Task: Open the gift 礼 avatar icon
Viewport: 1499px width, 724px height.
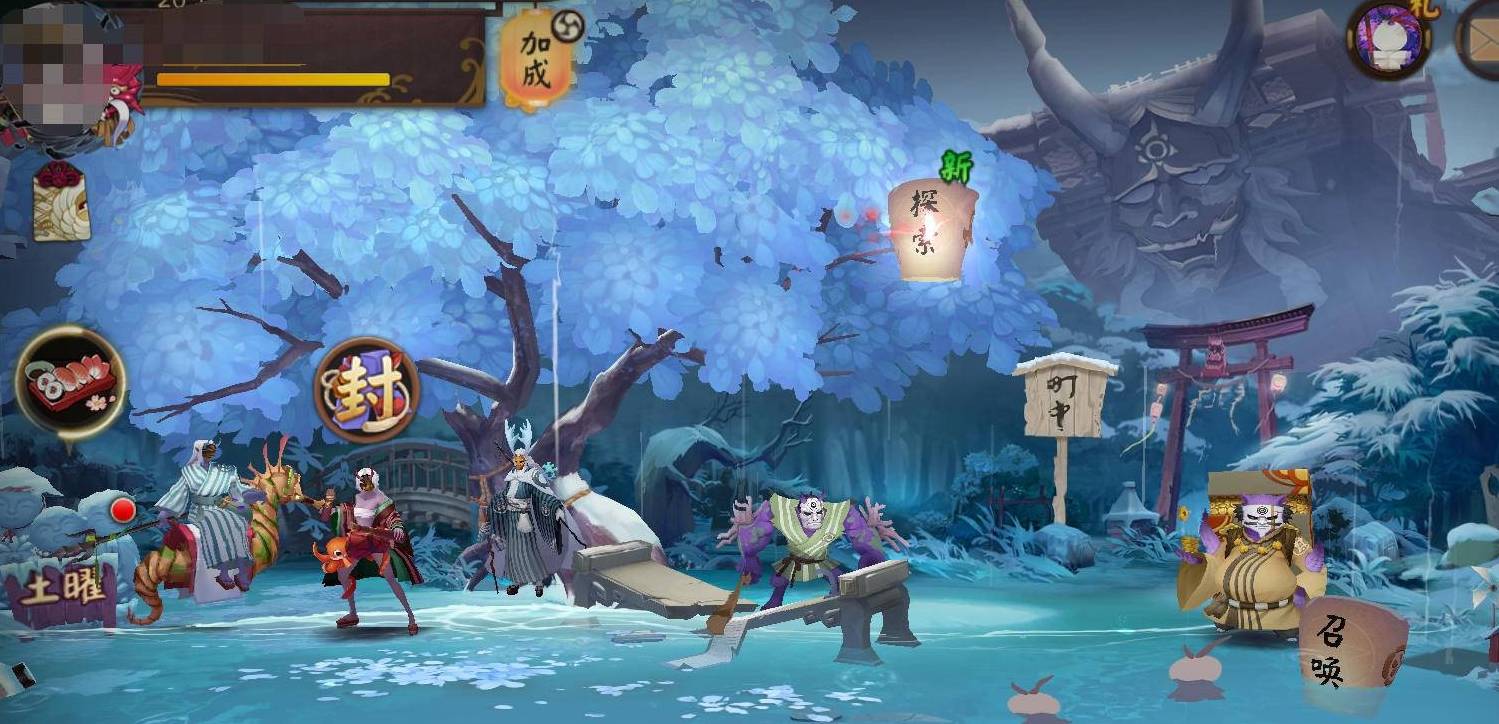Action: (1389, 38)
